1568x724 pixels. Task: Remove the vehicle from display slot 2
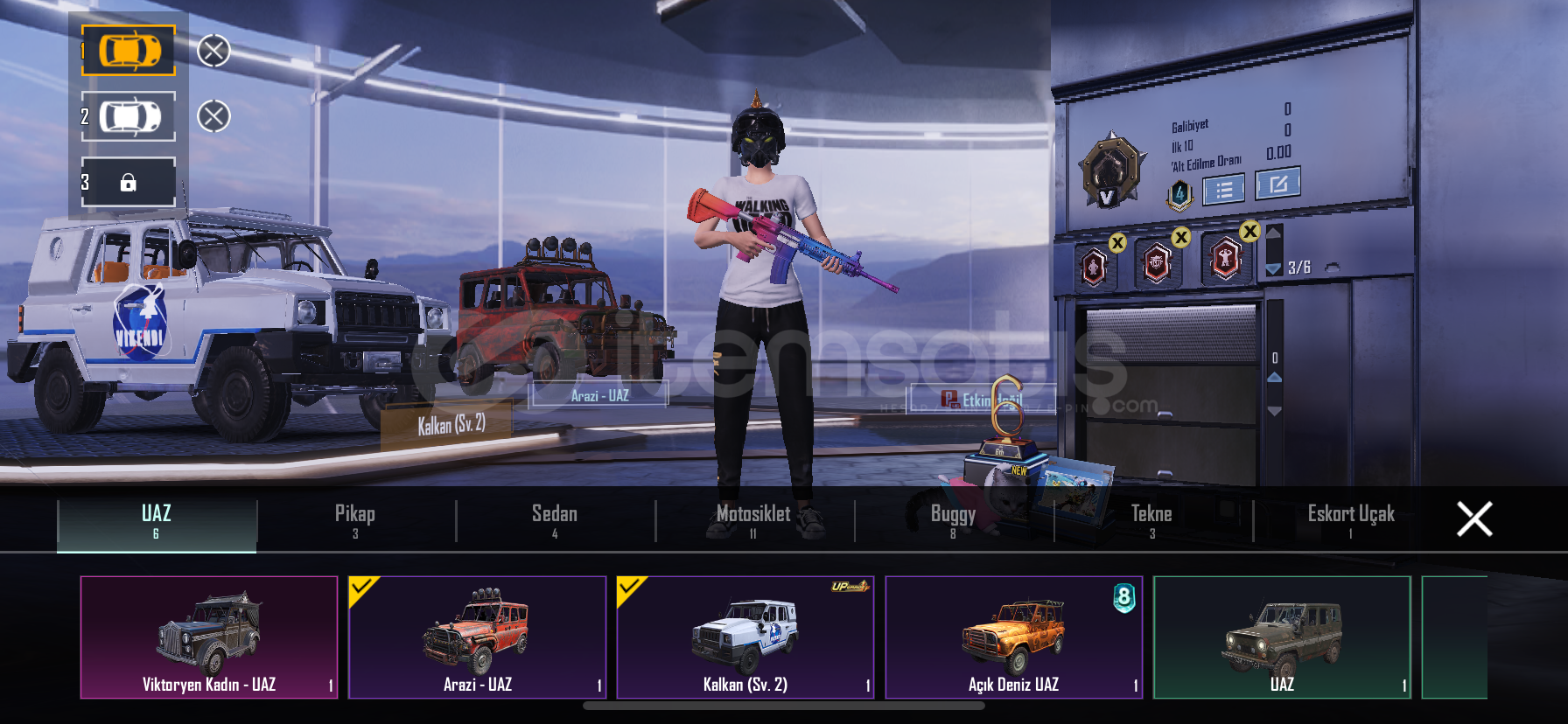pos(213,116)
